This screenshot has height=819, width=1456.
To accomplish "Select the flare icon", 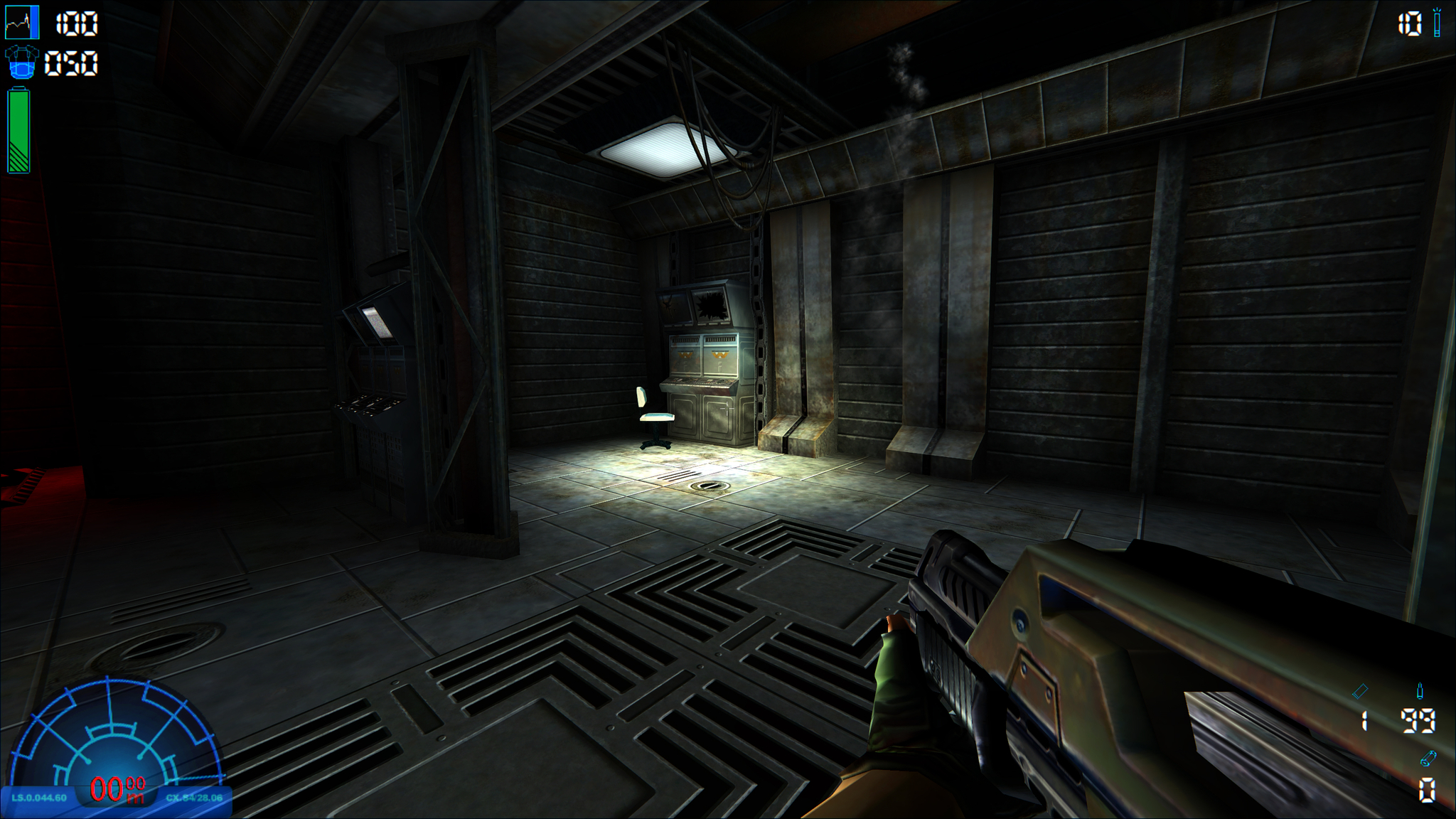I will point(1437,23).
